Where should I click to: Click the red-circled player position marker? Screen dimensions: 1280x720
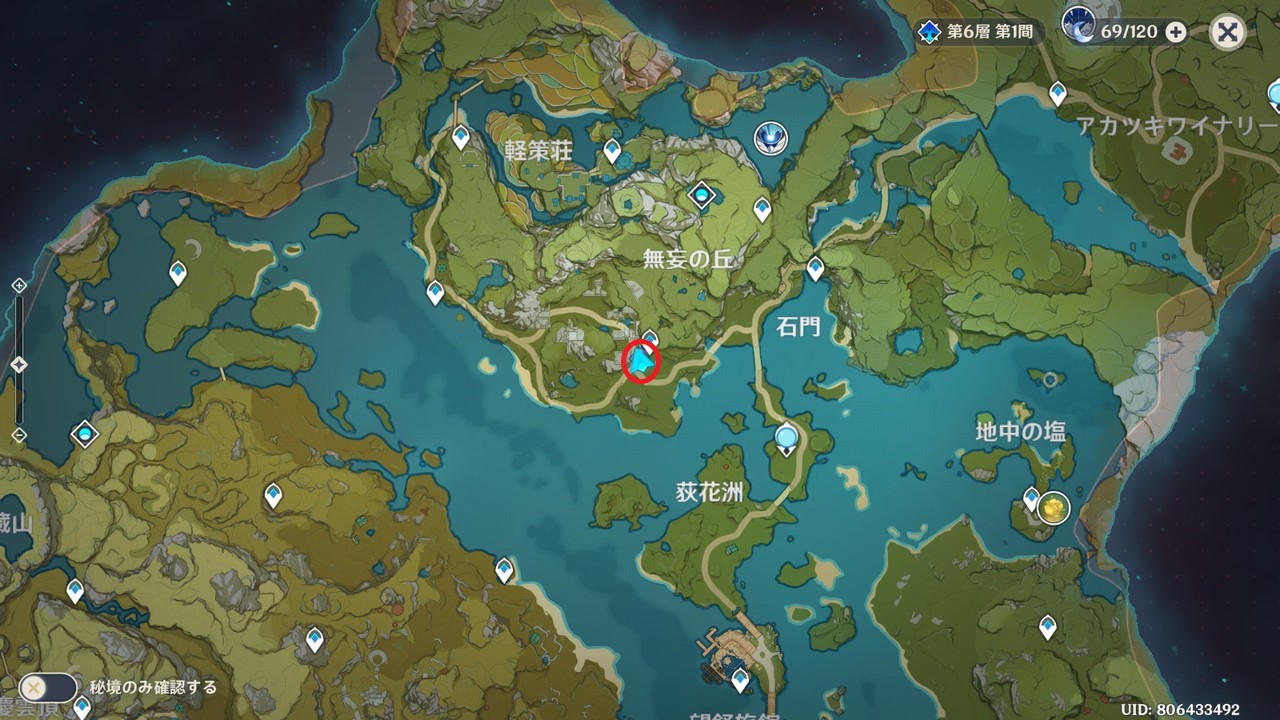pyautogui.click(x=640, y=362)
